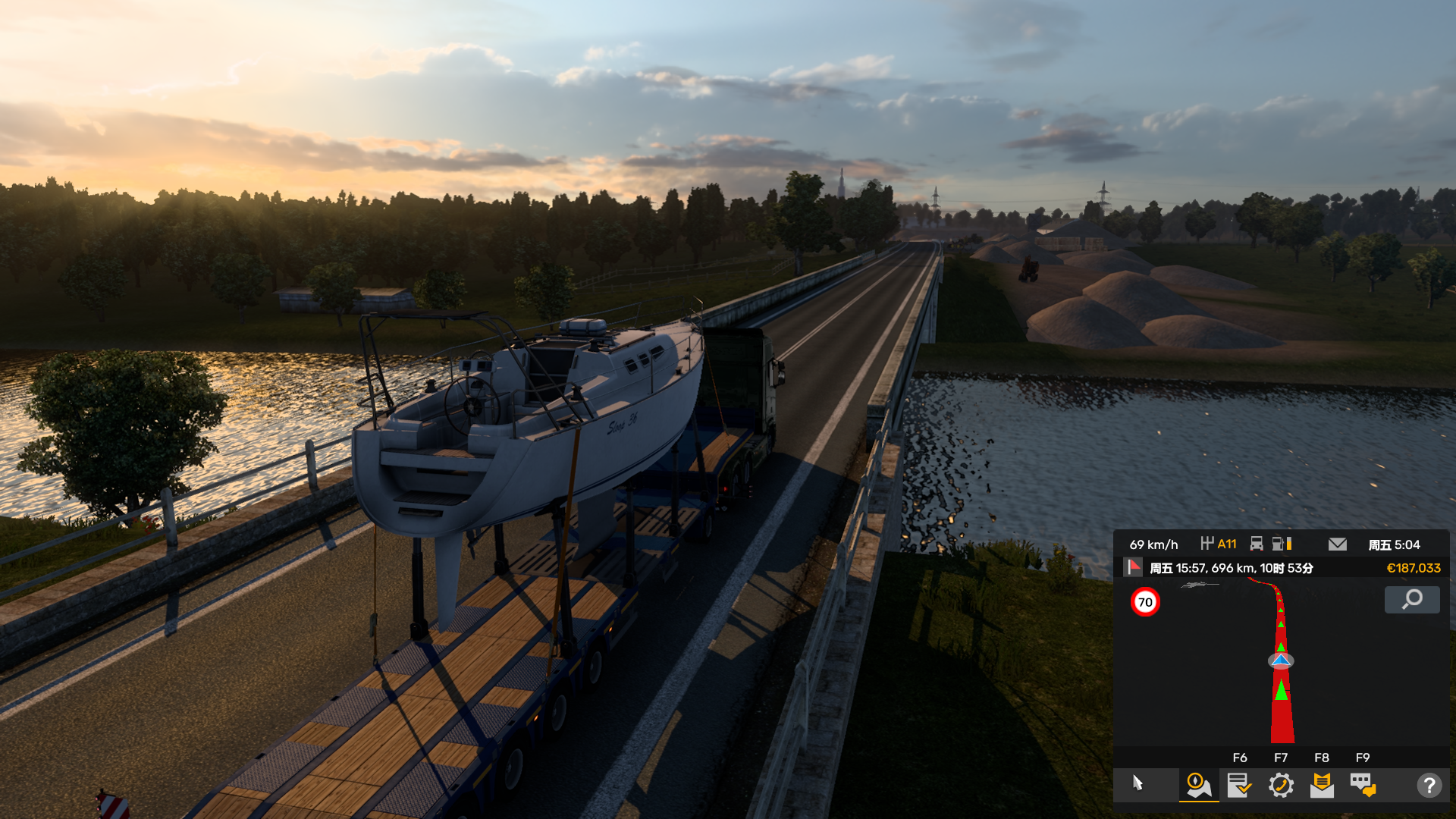Switch to the current job info tab

(x=1239, y=785)
